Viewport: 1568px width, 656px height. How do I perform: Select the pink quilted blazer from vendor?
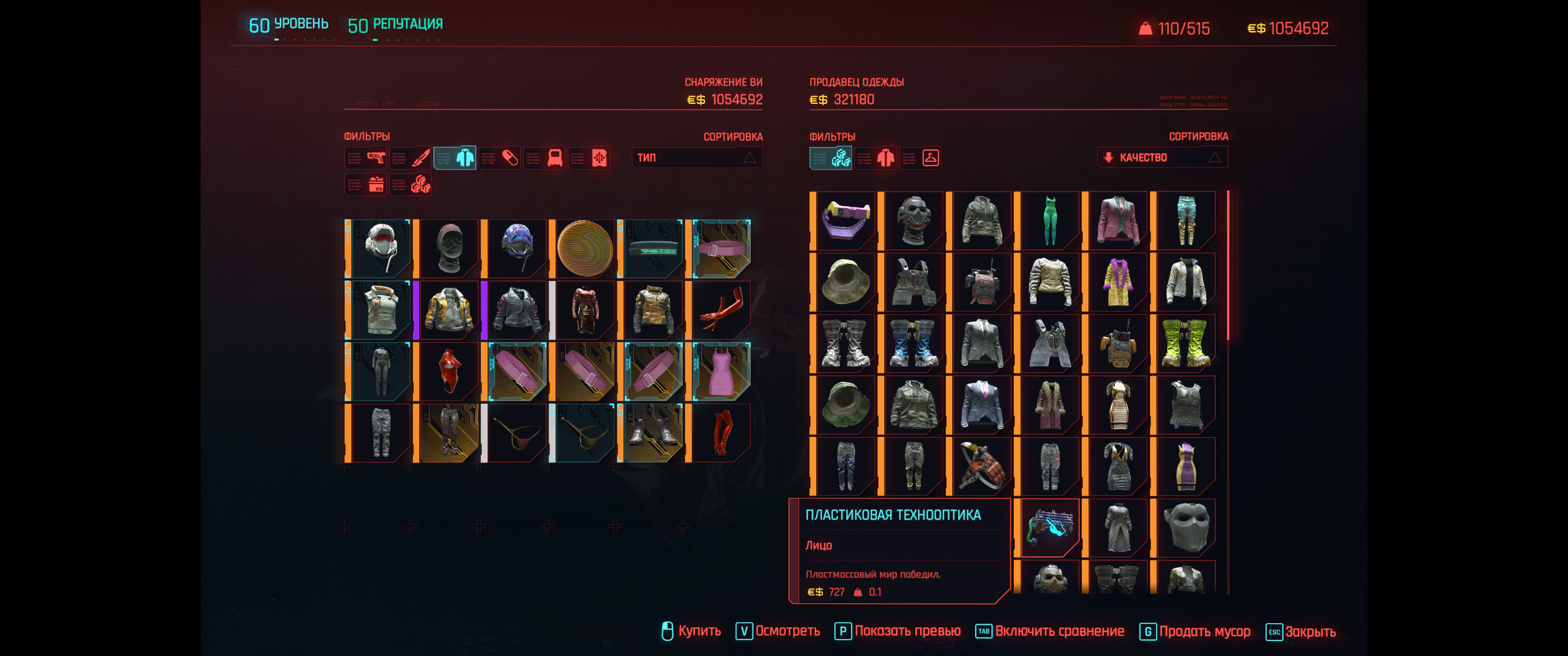(1118, 220)
